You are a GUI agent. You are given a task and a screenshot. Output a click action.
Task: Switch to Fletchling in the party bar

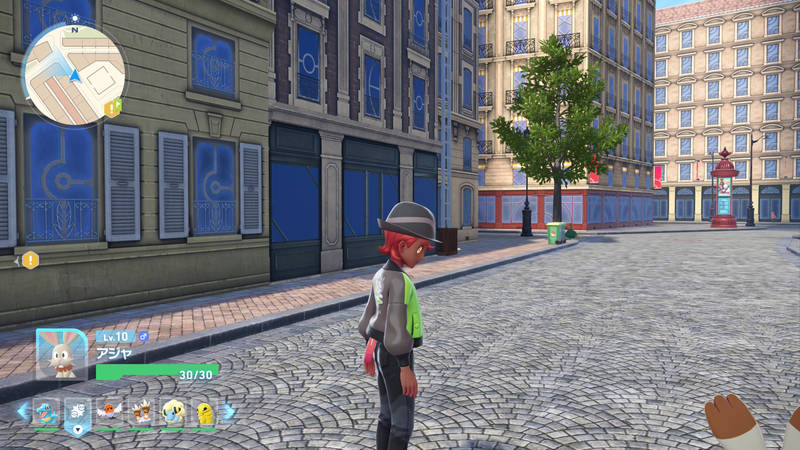(x=110, y=412)
